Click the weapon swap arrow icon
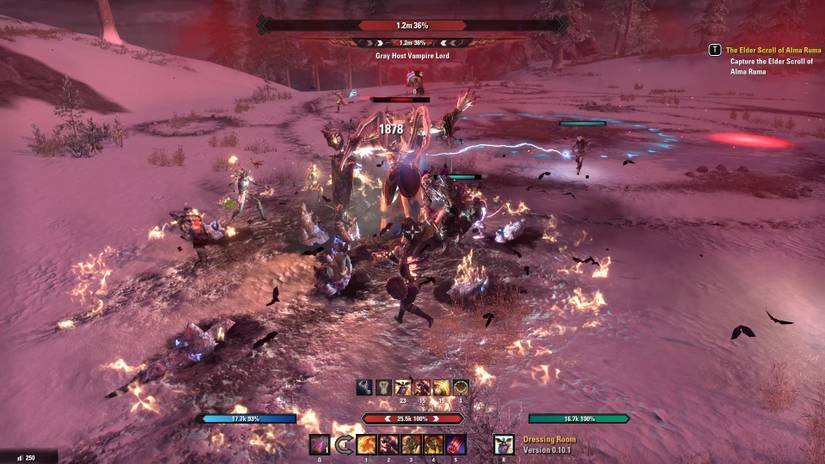Viewport: 825px width, 464px height. click(344, 445)
